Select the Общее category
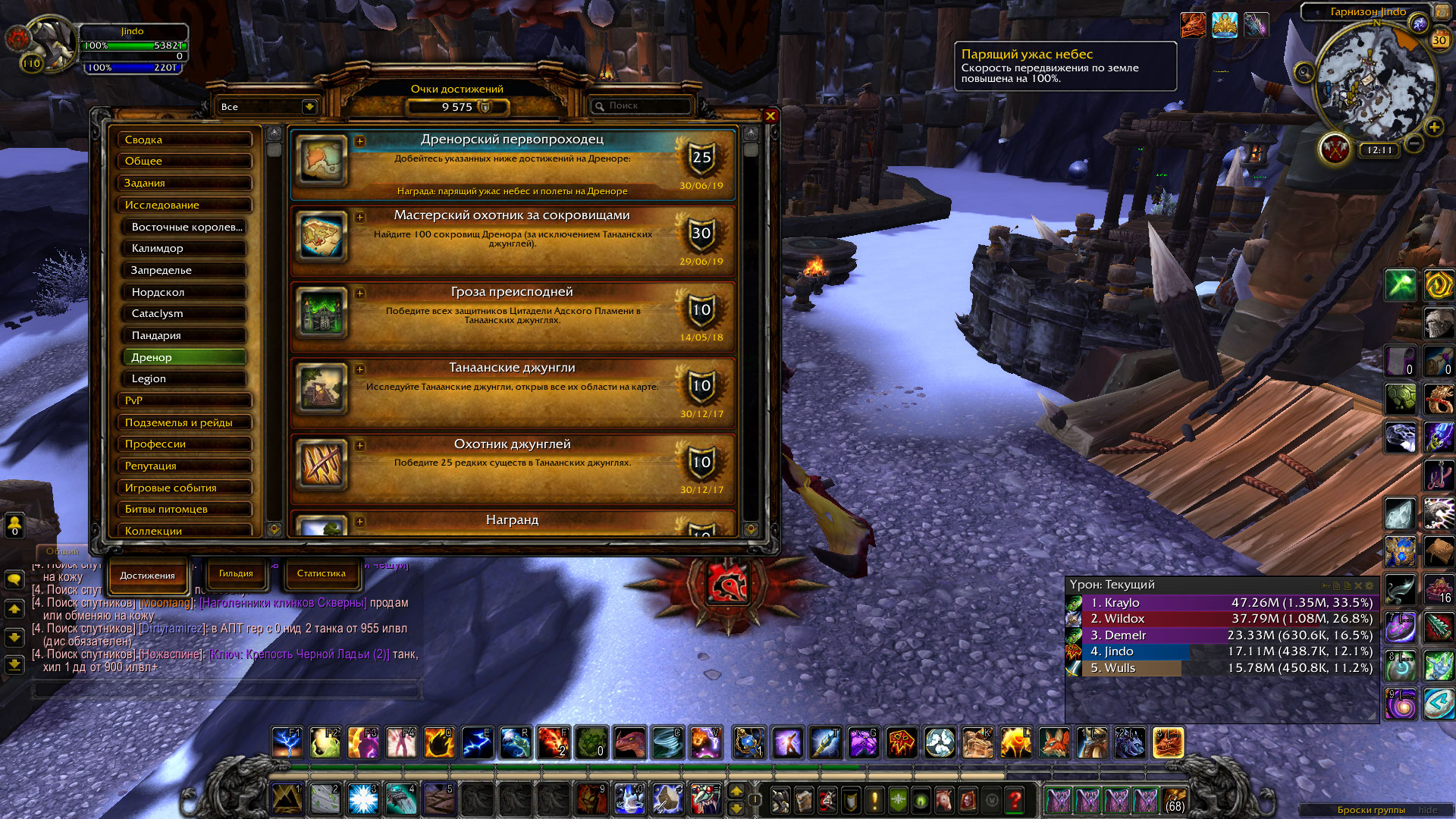 click(184, 161)
